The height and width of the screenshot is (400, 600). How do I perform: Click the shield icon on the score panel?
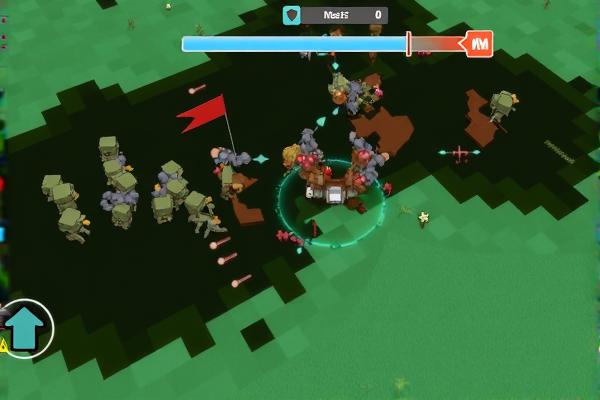292,15
